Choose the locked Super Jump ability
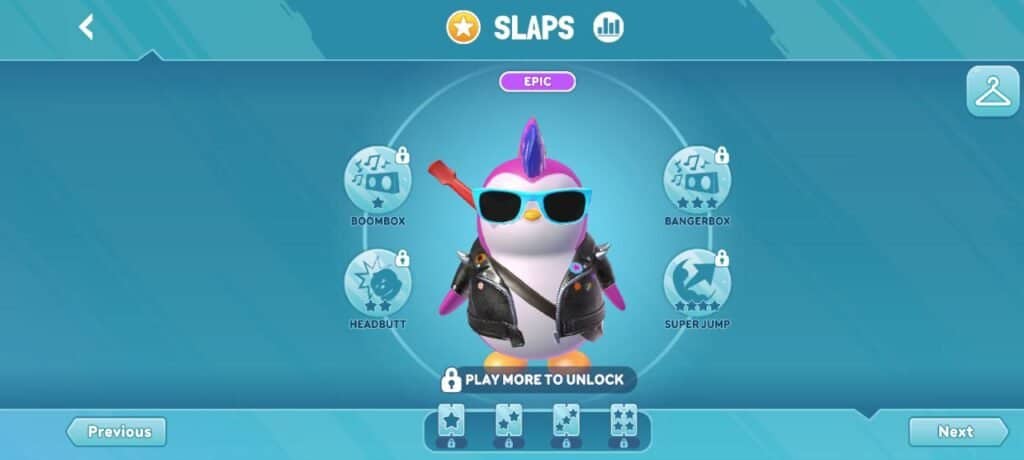 [x=696, y=283]
